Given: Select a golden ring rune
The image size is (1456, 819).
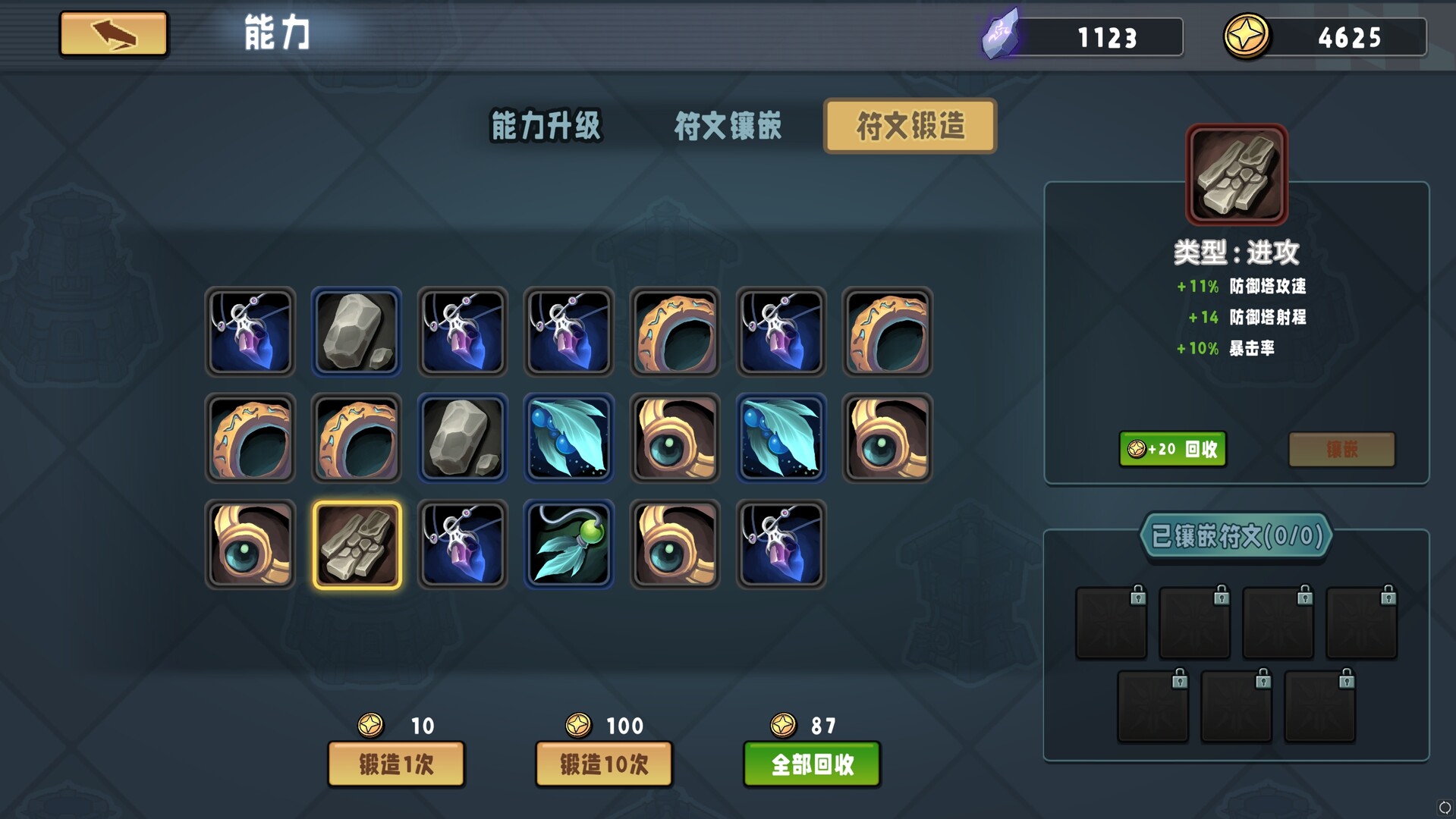Looking at the screenshot, I should [x=675, y=332].
